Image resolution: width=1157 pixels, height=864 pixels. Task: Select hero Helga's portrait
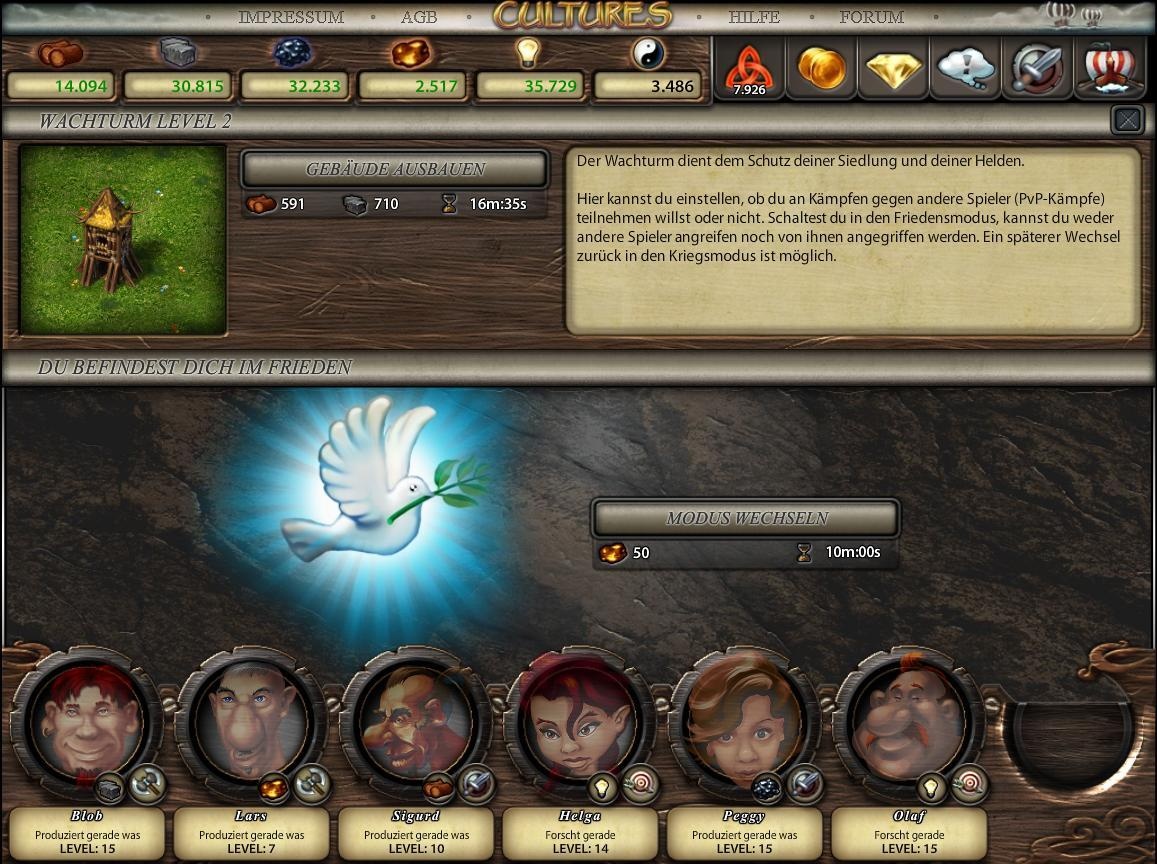[x=579, y=720]
